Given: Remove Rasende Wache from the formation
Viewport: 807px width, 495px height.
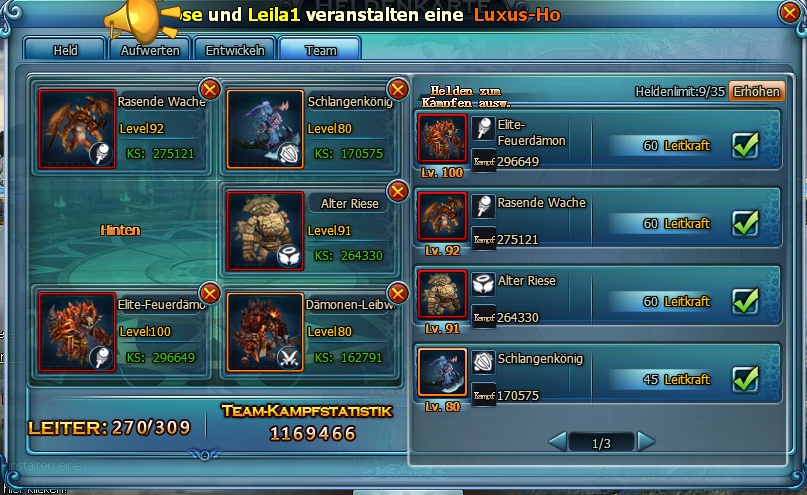Looking at the screenshot, I should (210, 90).
